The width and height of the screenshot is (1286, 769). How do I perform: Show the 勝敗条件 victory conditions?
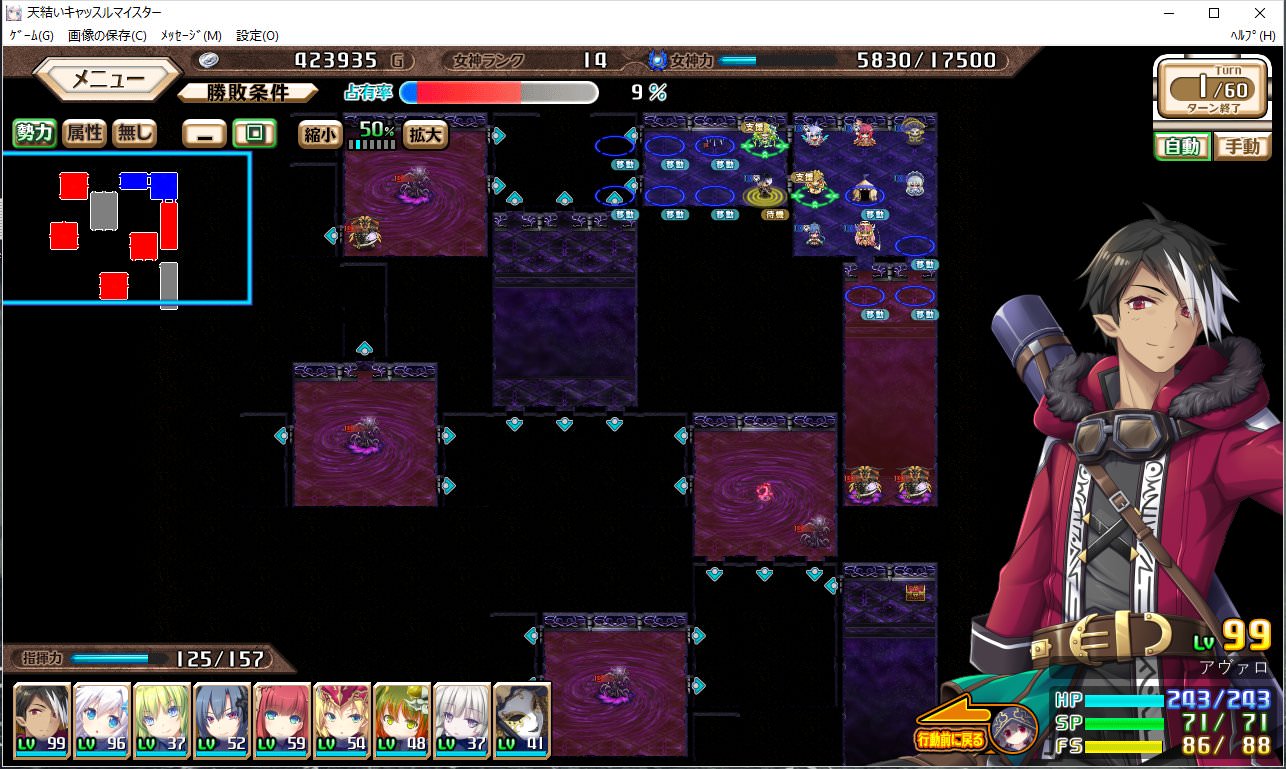pyautogui.click(x=248, y=93)
